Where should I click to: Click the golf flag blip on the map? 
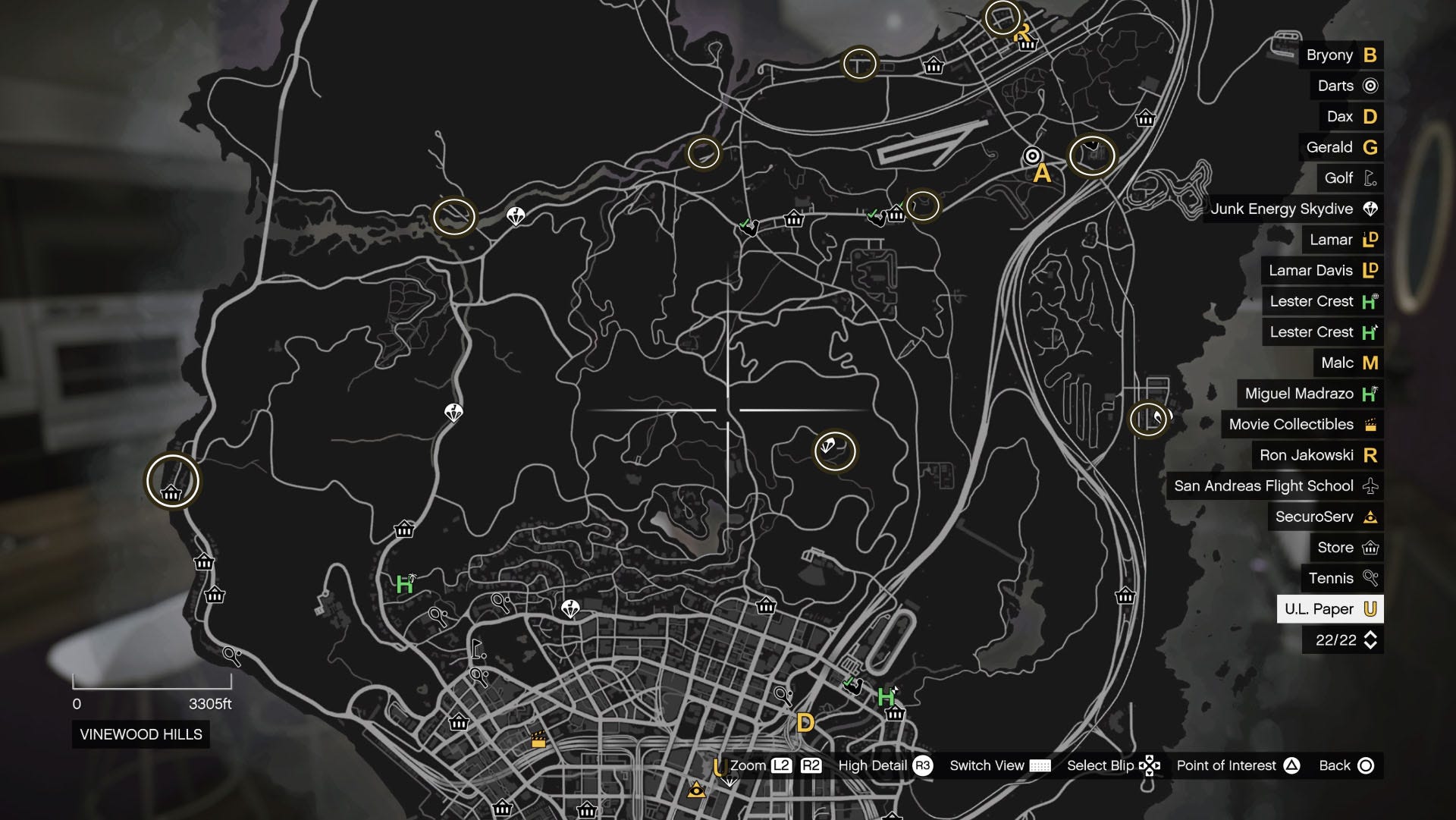478,649
